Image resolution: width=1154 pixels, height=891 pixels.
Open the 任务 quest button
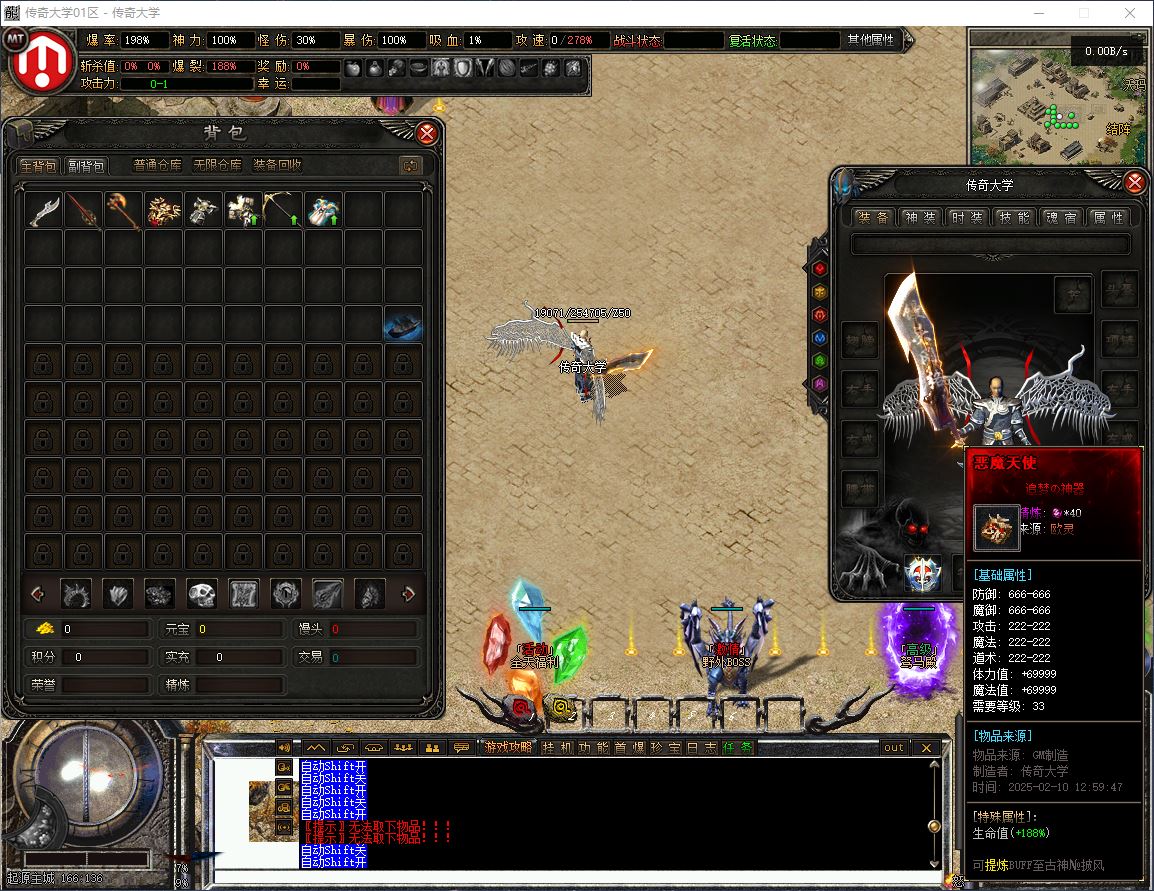[738, 747]
